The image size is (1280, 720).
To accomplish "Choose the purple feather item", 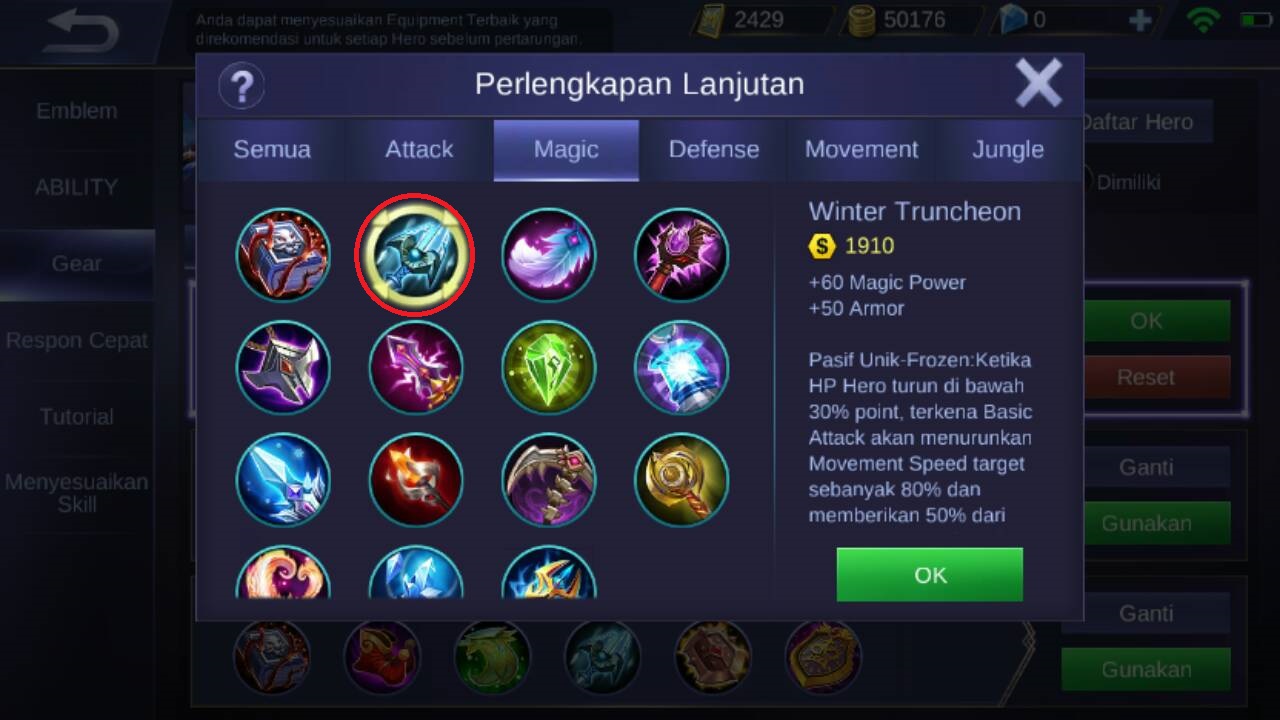I will 548,255.
